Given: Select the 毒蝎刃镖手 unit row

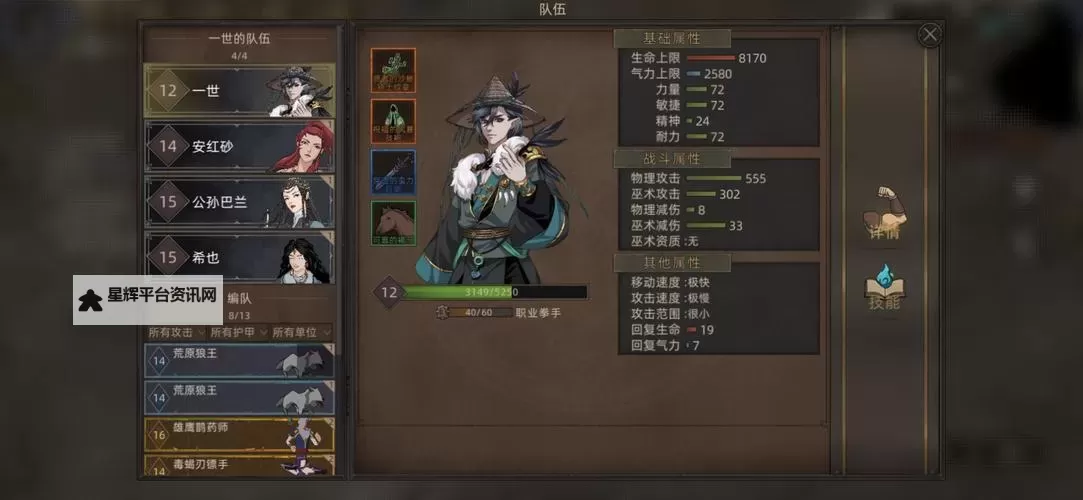Looking at the screenshot, I should pos(239,466).
